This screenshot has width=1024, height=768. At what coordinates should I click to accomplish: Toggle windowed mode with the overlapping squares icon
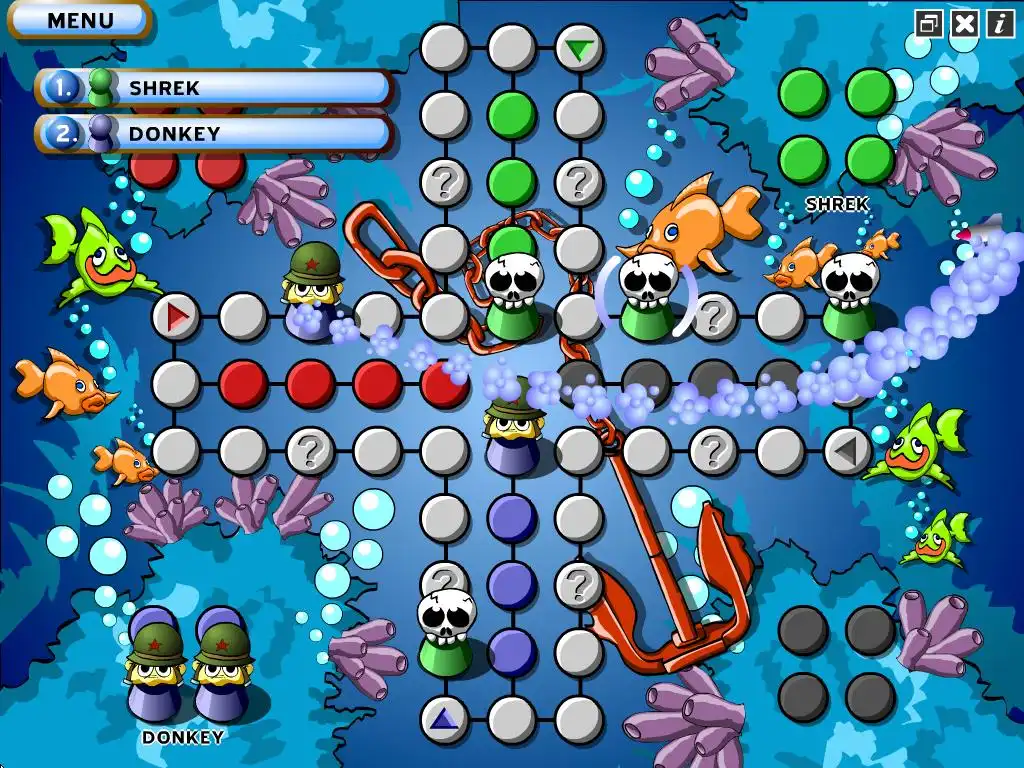click(929, 23)
